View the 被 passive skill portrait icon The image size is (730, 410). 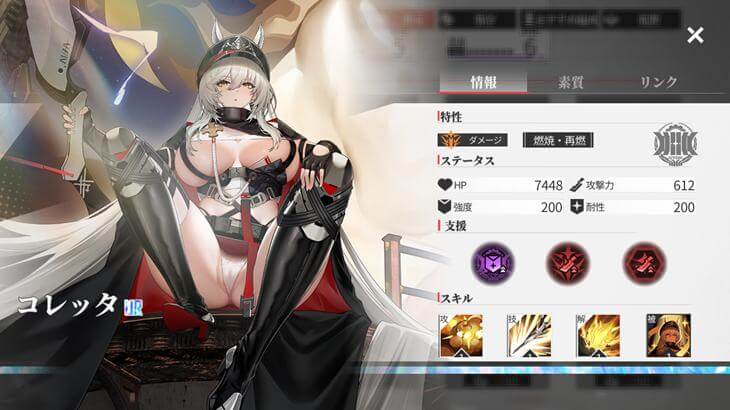point(667,335)
